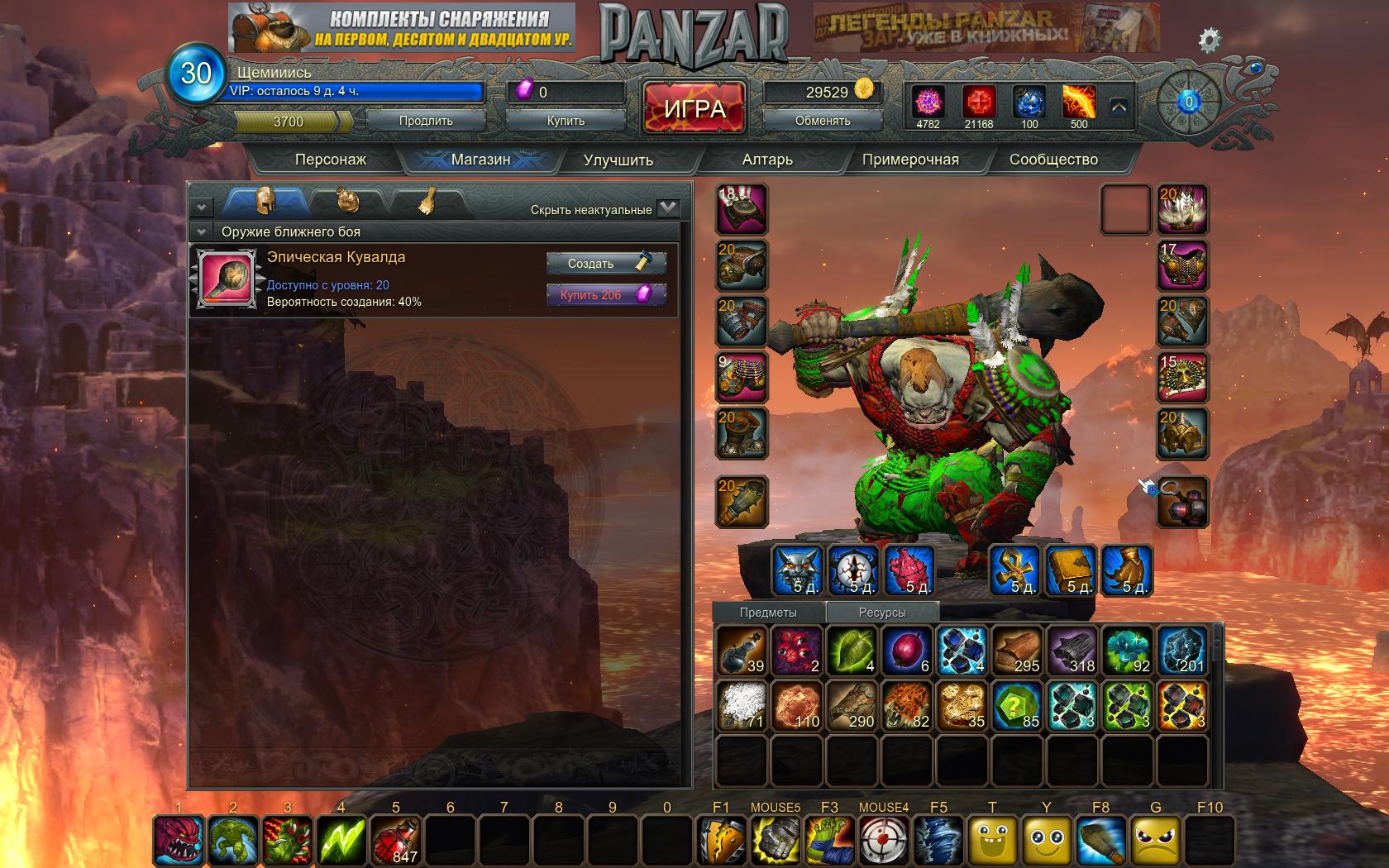The height and width of the screenshot is (868, 1389).
Task: Switch inventory to the Предметы tab
Action: [768, 613]
